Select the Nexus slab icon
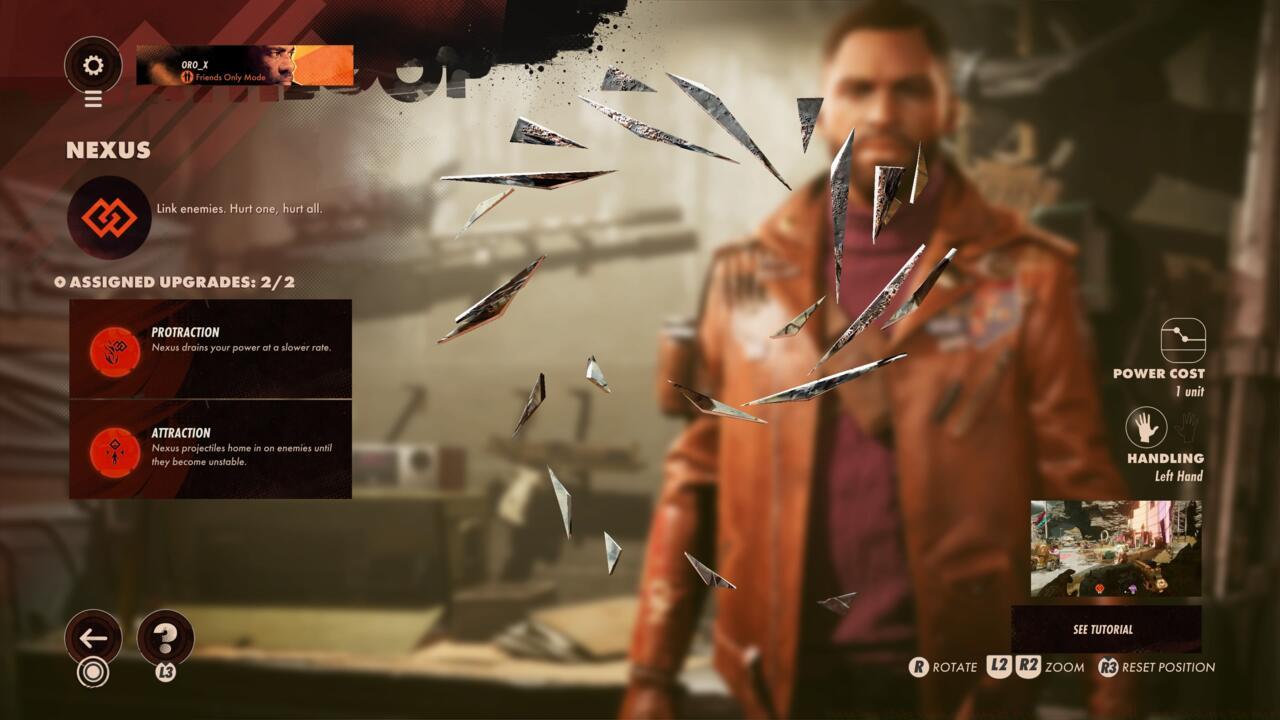 click(x=109, y=217)
